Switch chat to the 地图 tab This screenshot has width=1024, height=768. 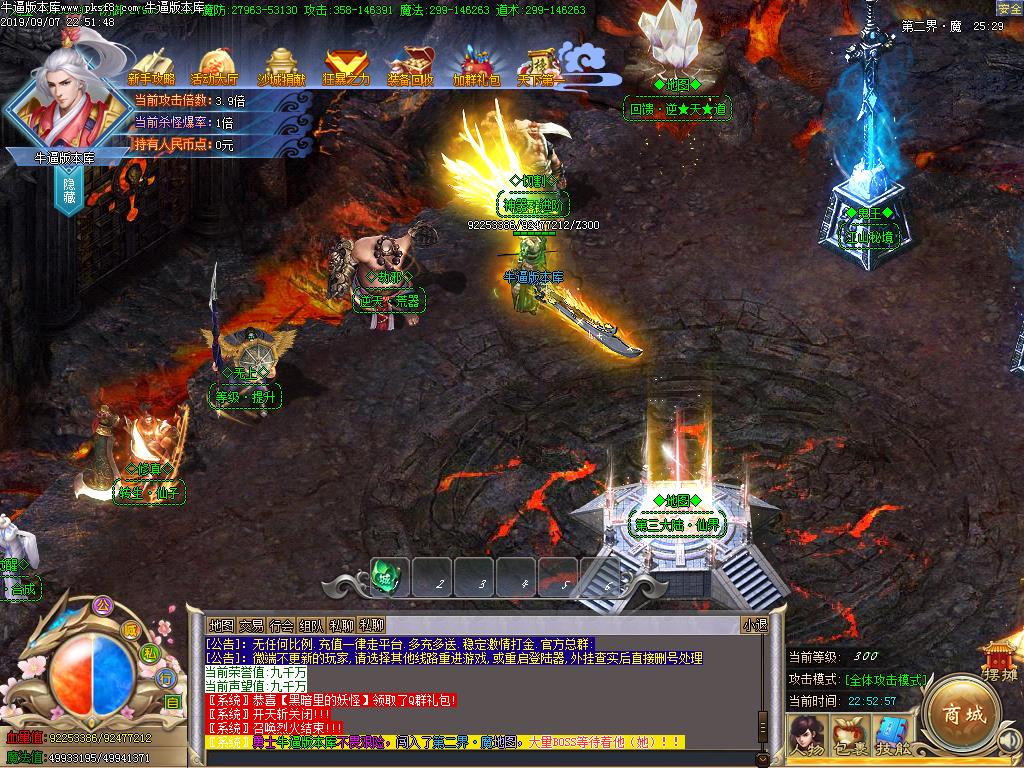pyautogui.click(x=221, y=625)
